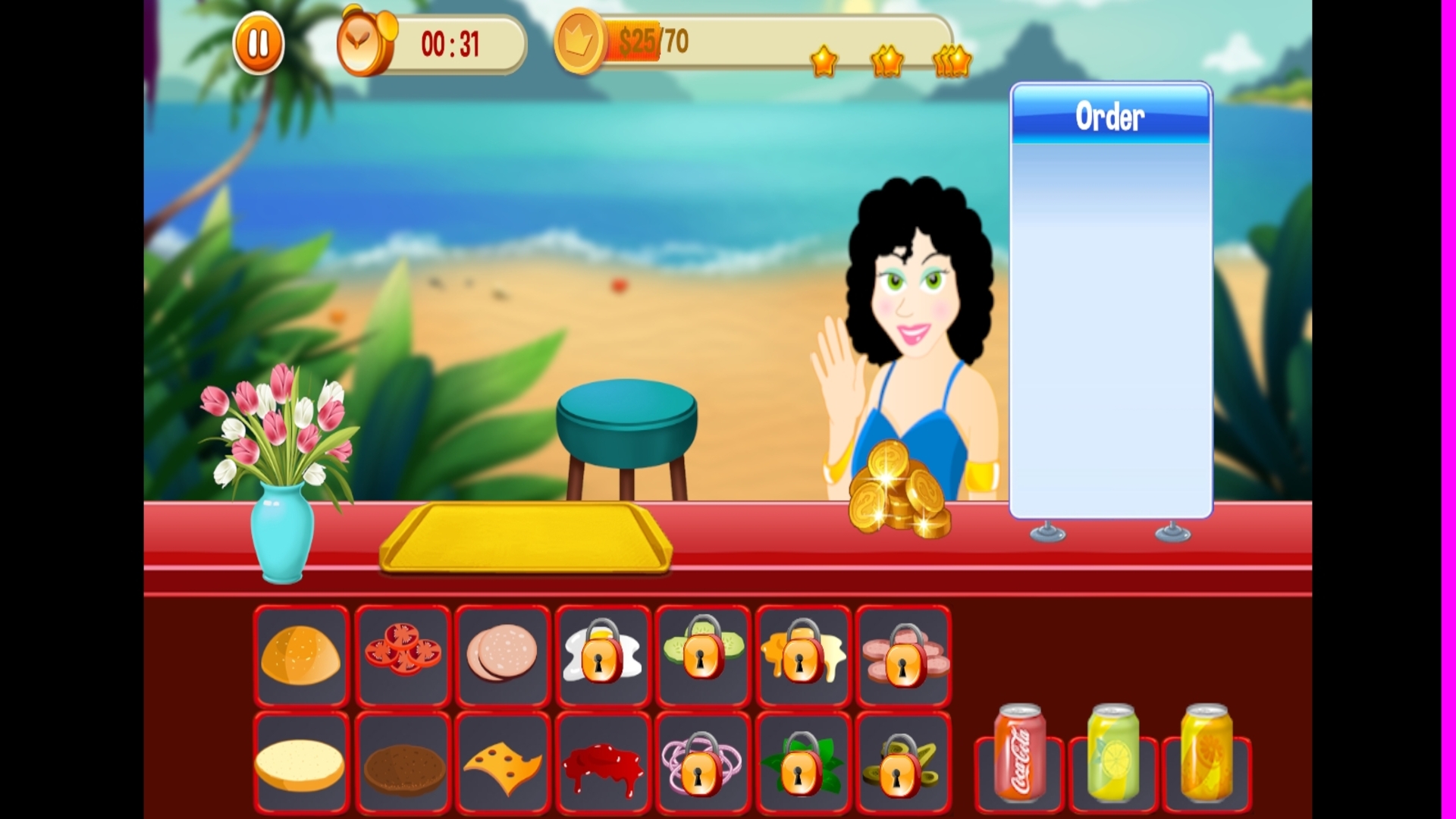Image resolution: width=1456 pixels, height=819 pixels.
Task: Pick the beef patty ingredient
Action: point(402,761)
